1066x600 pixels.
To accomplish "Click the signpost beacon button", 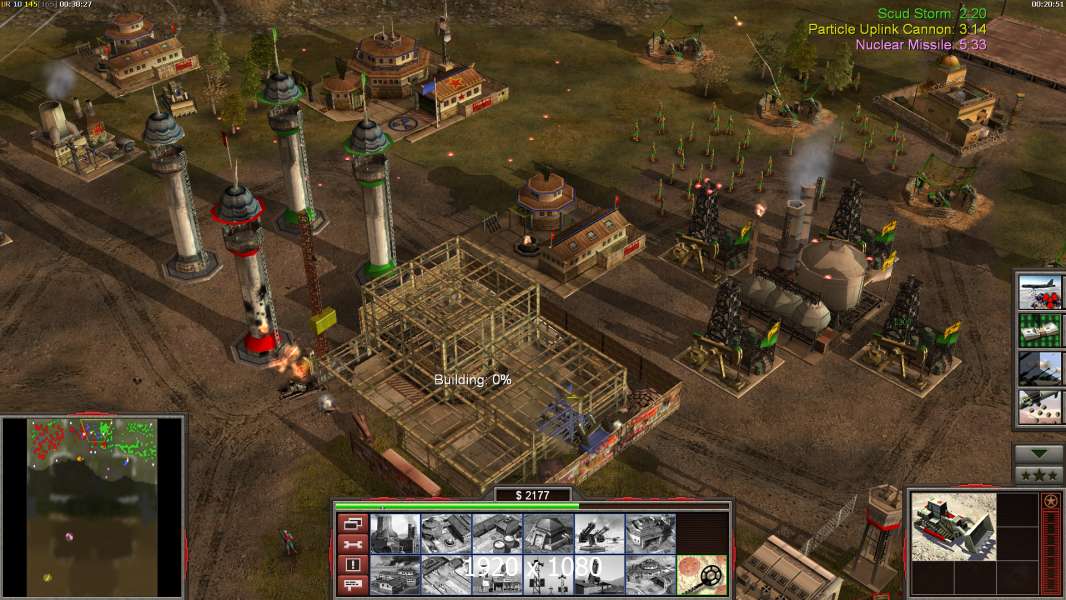I will [351, 586].
